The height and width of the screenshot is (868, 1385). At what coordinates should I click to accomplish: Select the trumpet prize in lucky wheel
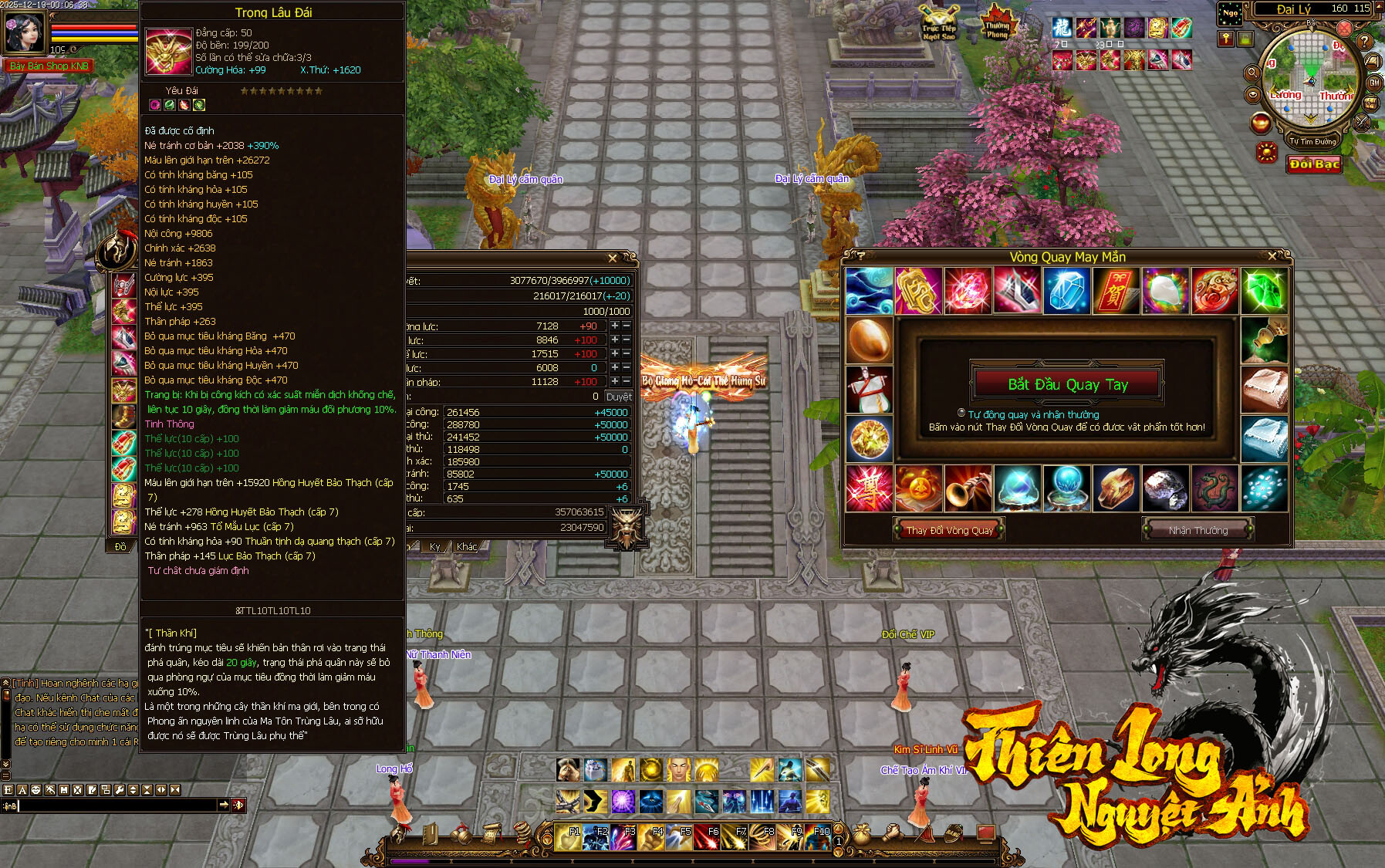pos(967,488)
